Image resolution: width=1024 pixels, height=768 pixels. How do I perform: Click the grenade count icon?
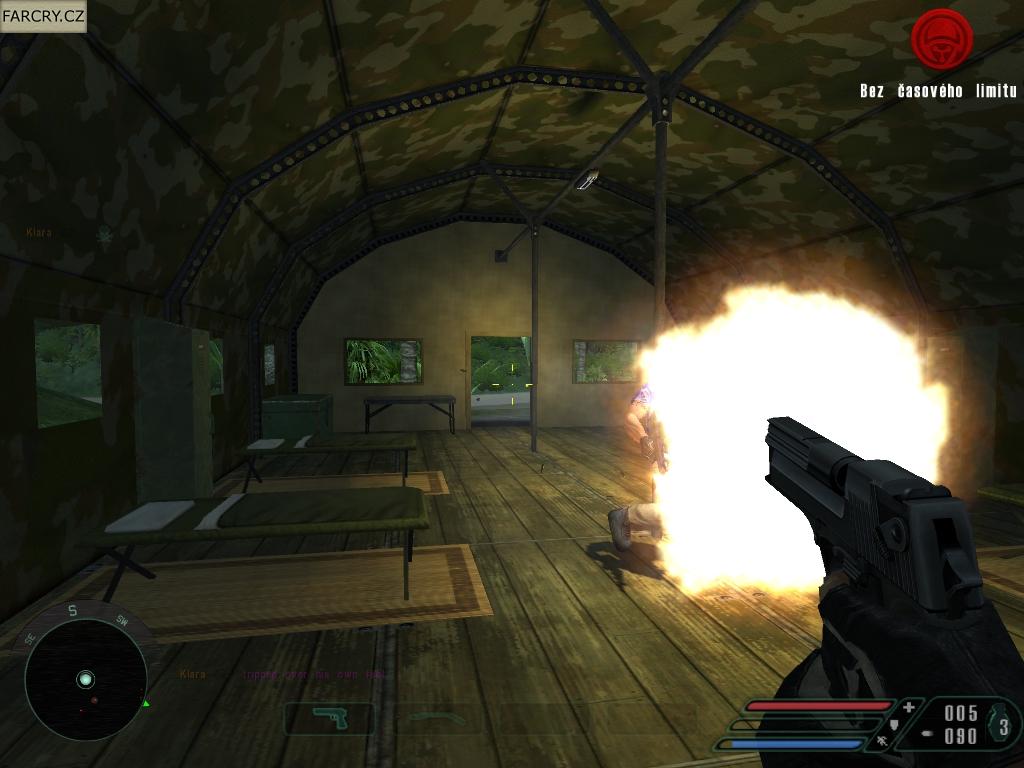1003,726
